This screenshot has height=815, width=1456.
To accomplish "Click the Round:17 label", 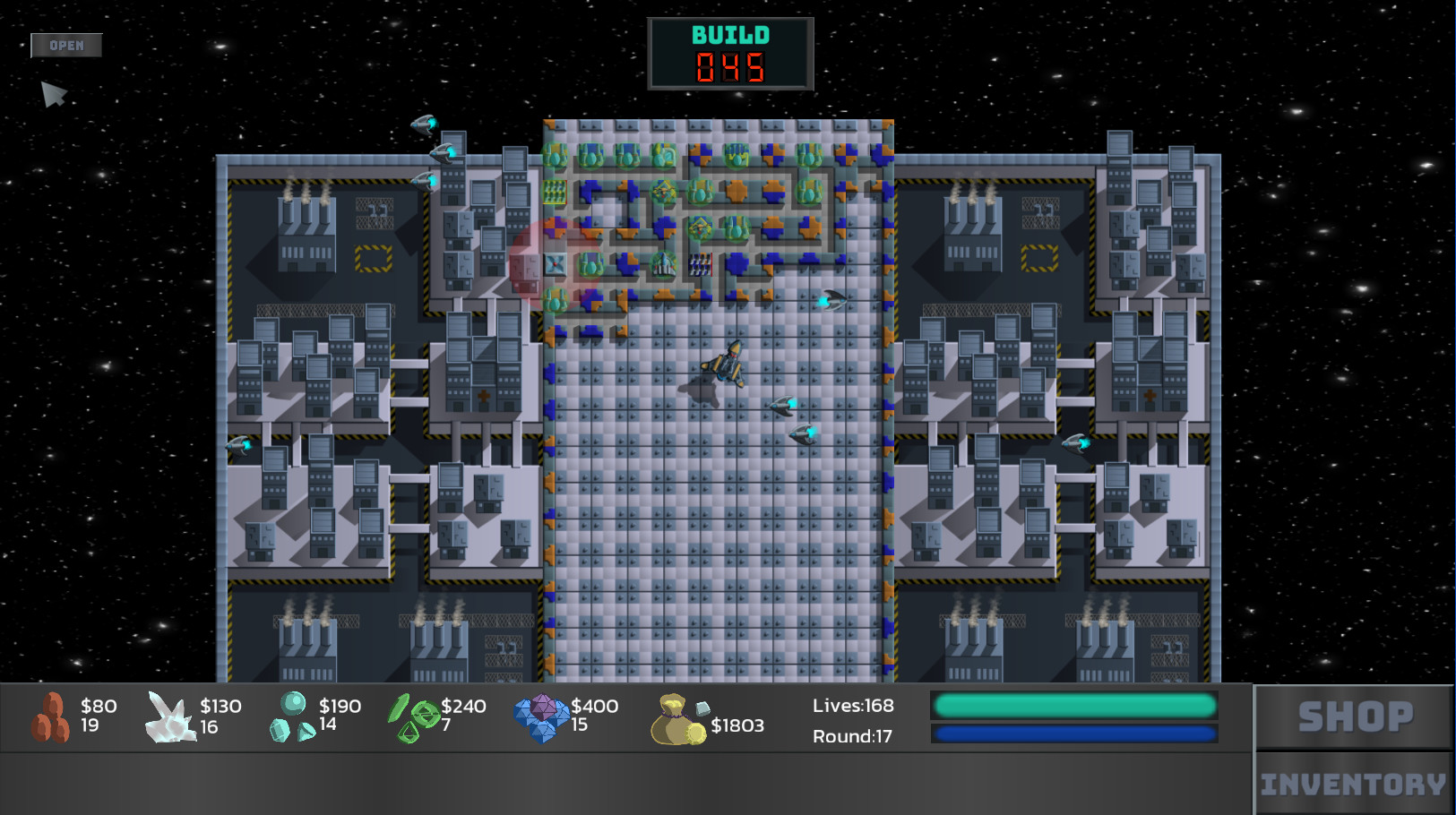I will pos(852,737).
